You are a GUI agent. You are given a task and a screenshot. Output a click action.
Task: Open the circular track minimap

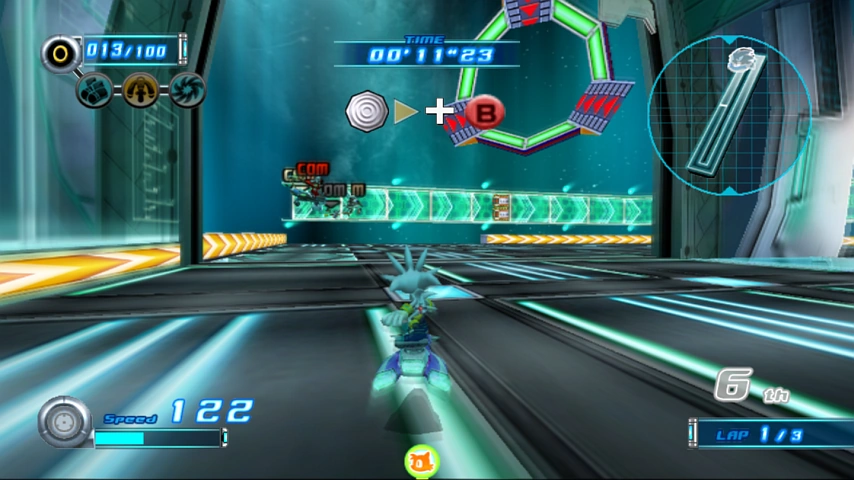729,113
